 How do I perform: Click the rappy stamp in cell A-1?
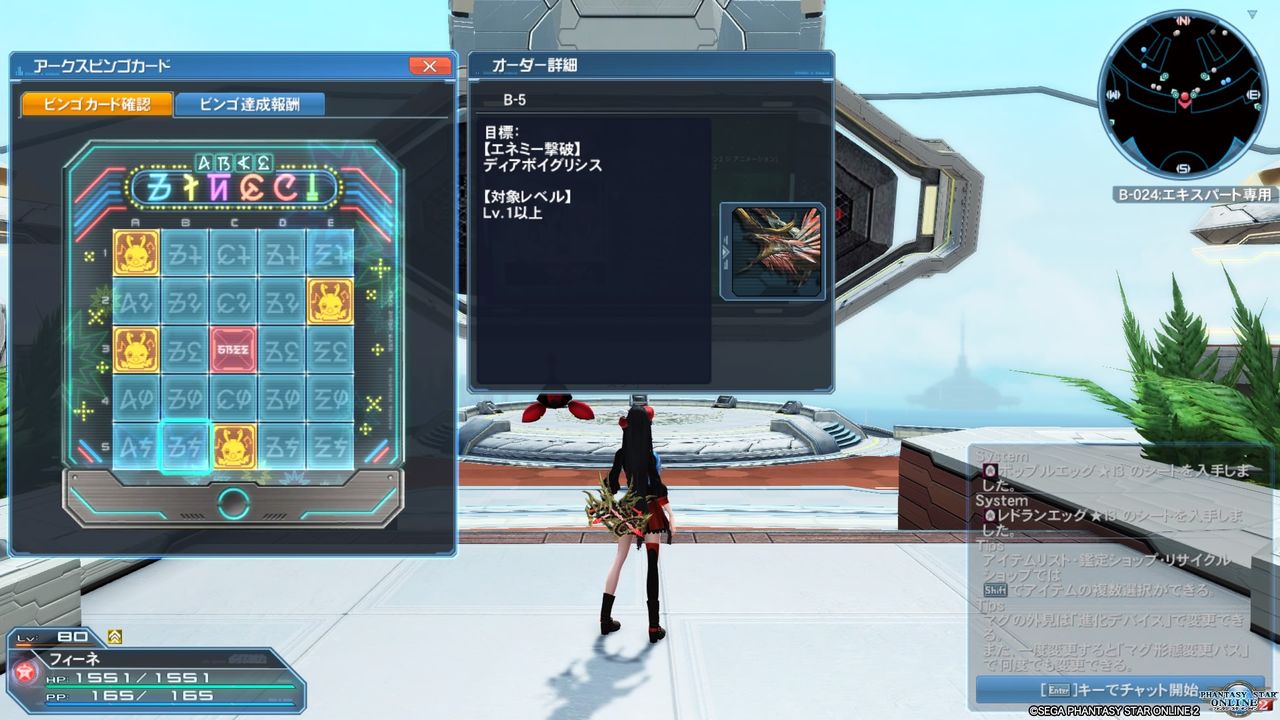[x=136, y=252]
